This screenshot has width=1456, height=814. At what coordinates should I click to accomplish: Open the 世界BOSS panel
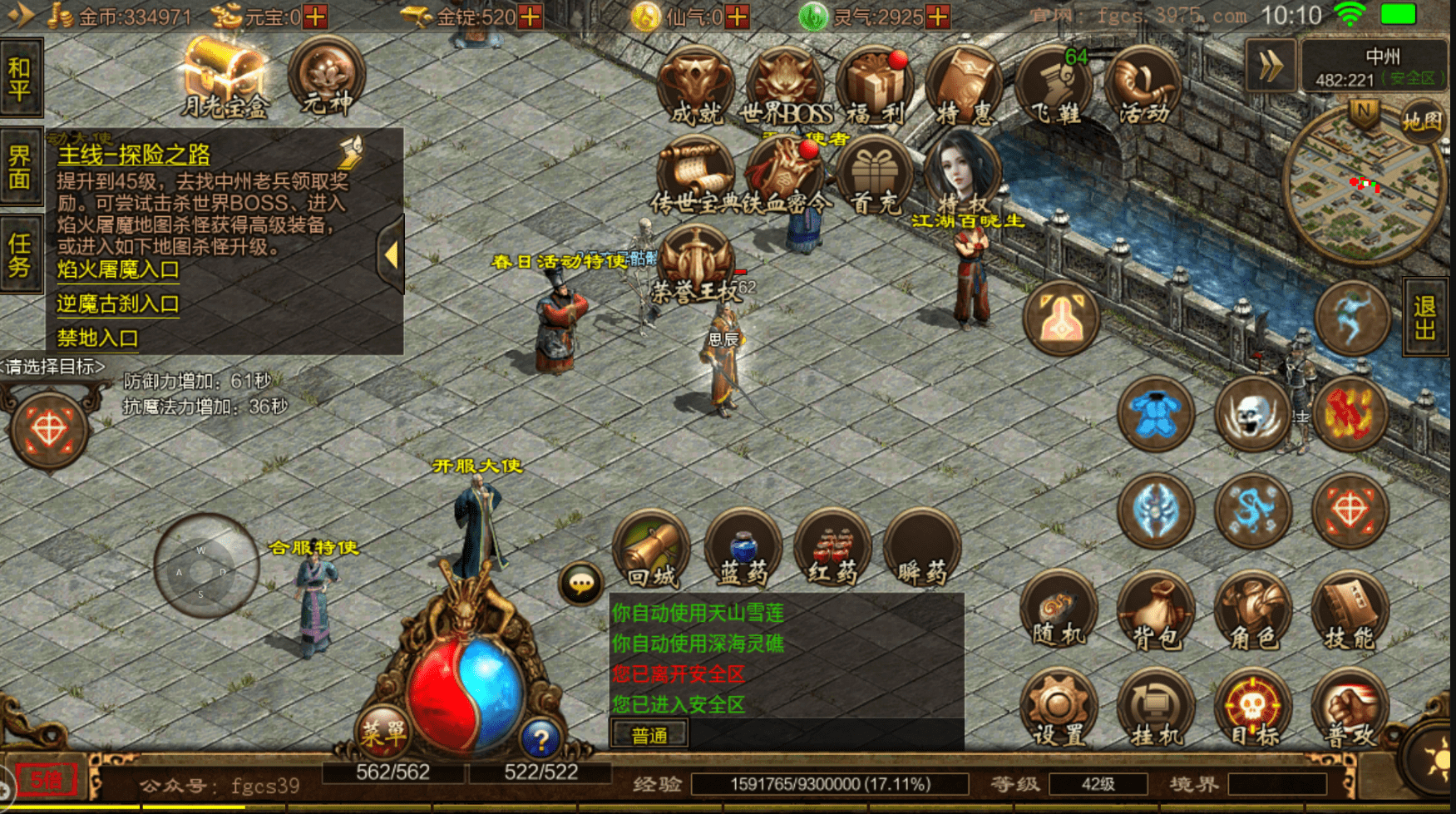coord(785,87)
